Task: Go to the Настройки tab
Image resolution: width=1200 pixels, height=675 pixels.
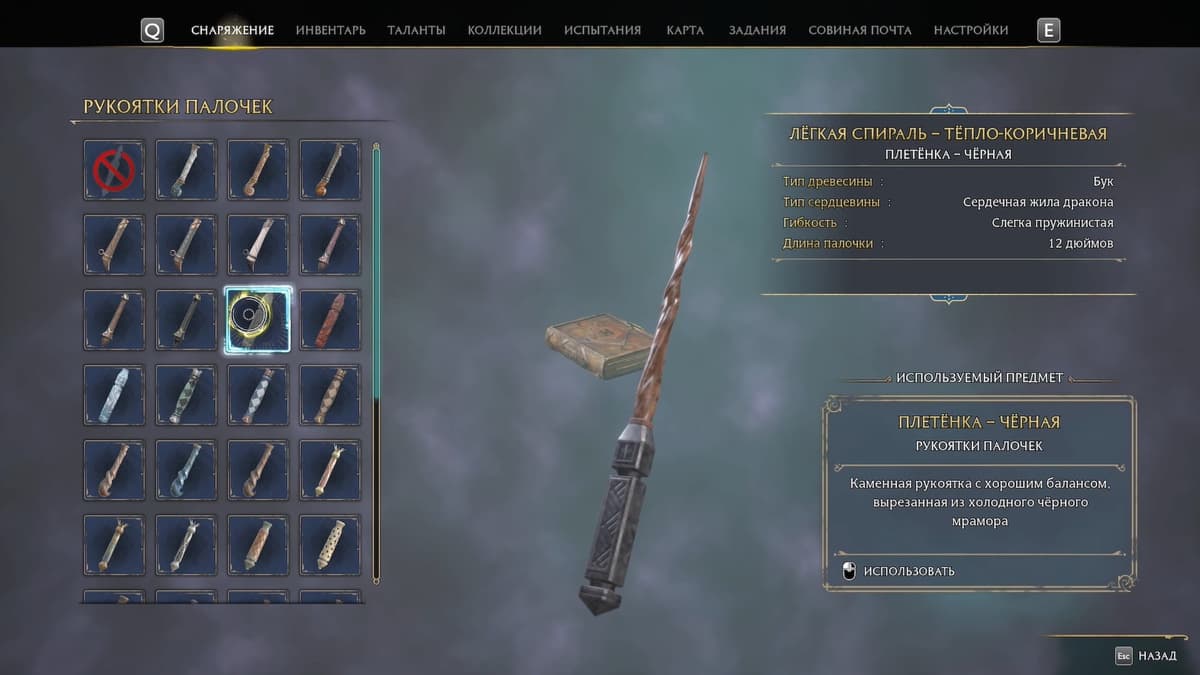Action: 970,30
